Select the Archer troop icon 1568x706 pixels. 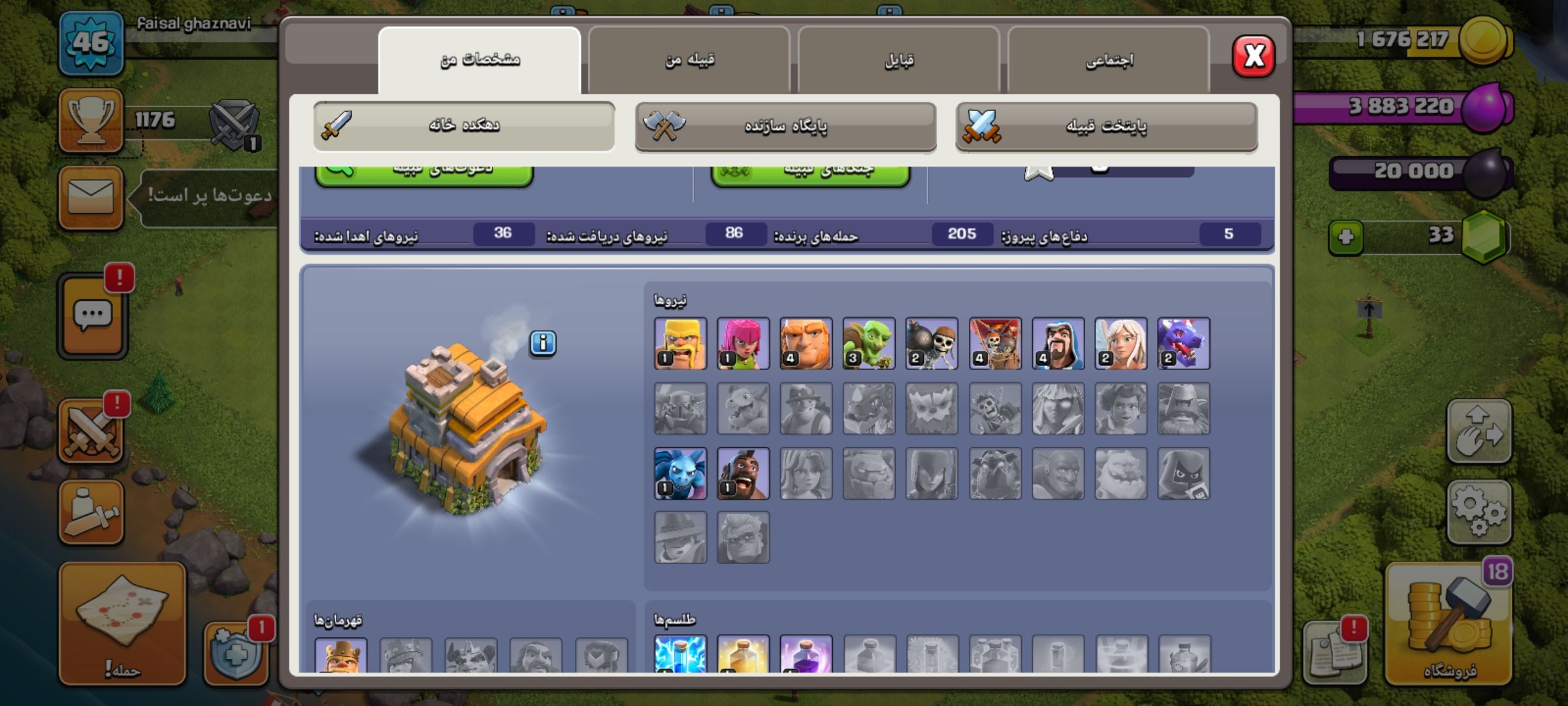coord(743,344)
